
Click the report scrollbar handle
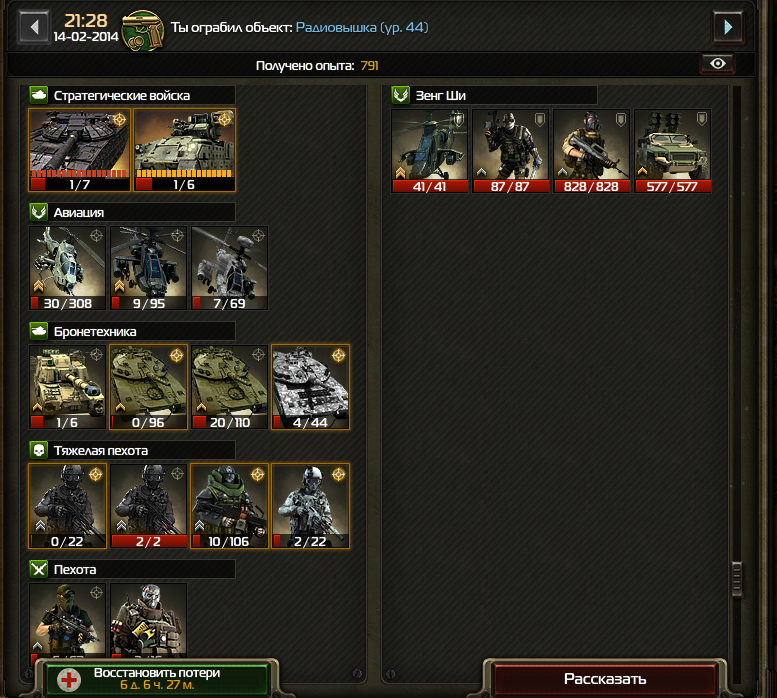point(738,578)
